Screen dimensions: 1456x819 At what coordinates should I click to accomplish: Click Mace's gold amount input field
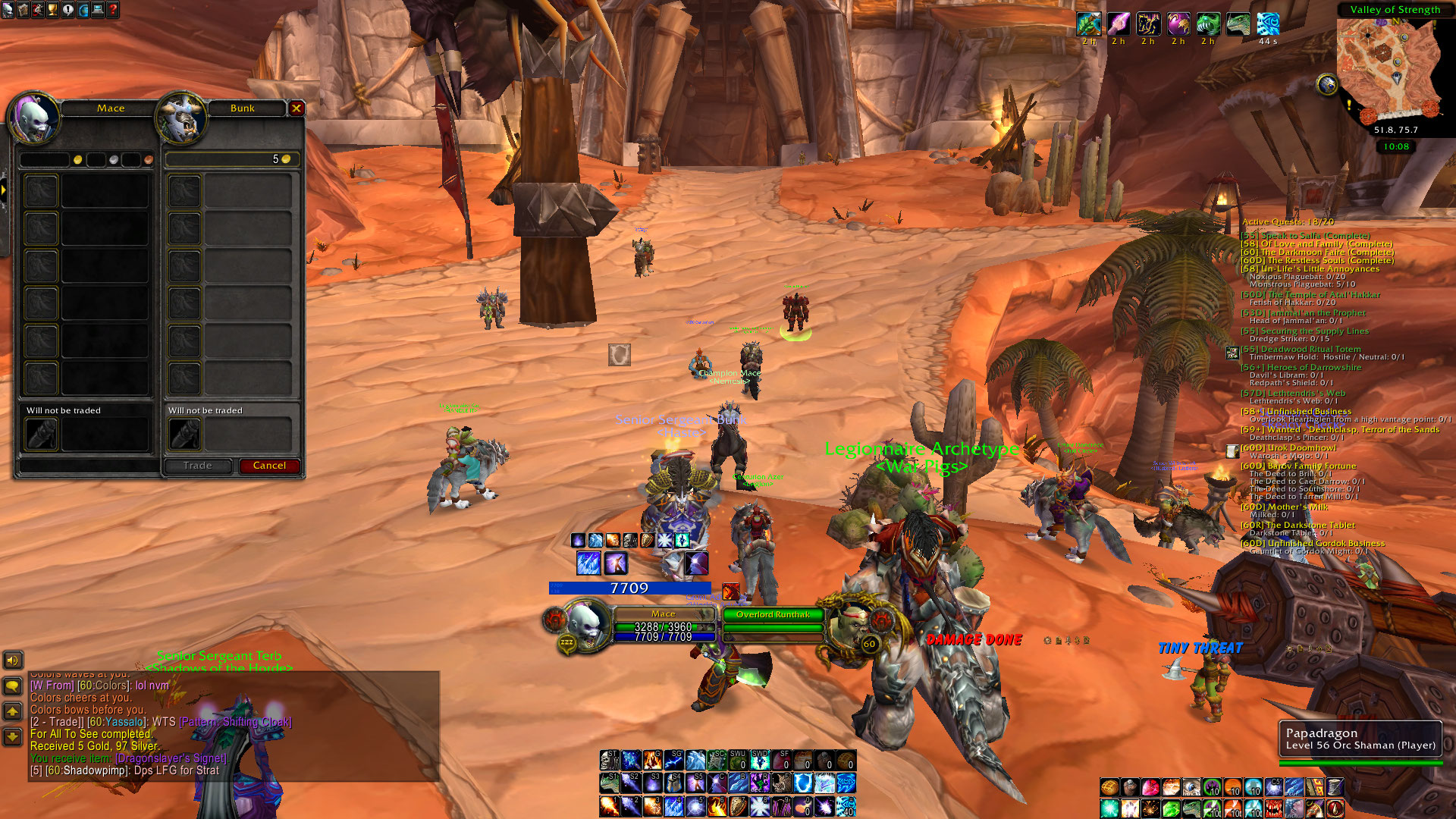coord(45,159)
